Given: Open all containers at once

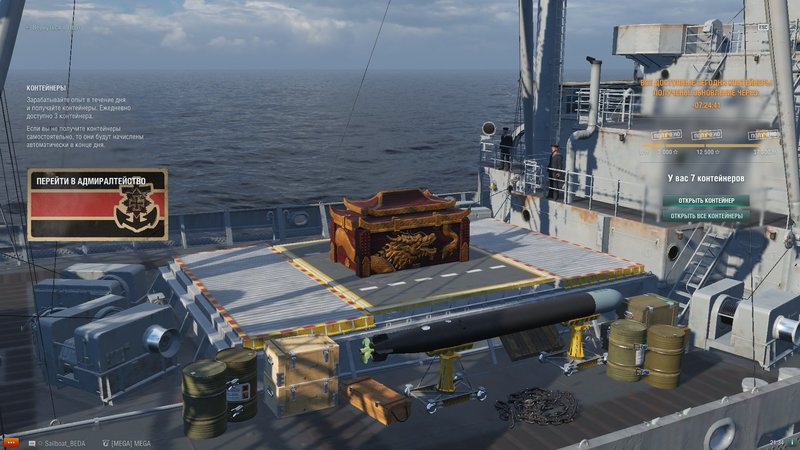Looking at the screenshot, I should 705,215.
